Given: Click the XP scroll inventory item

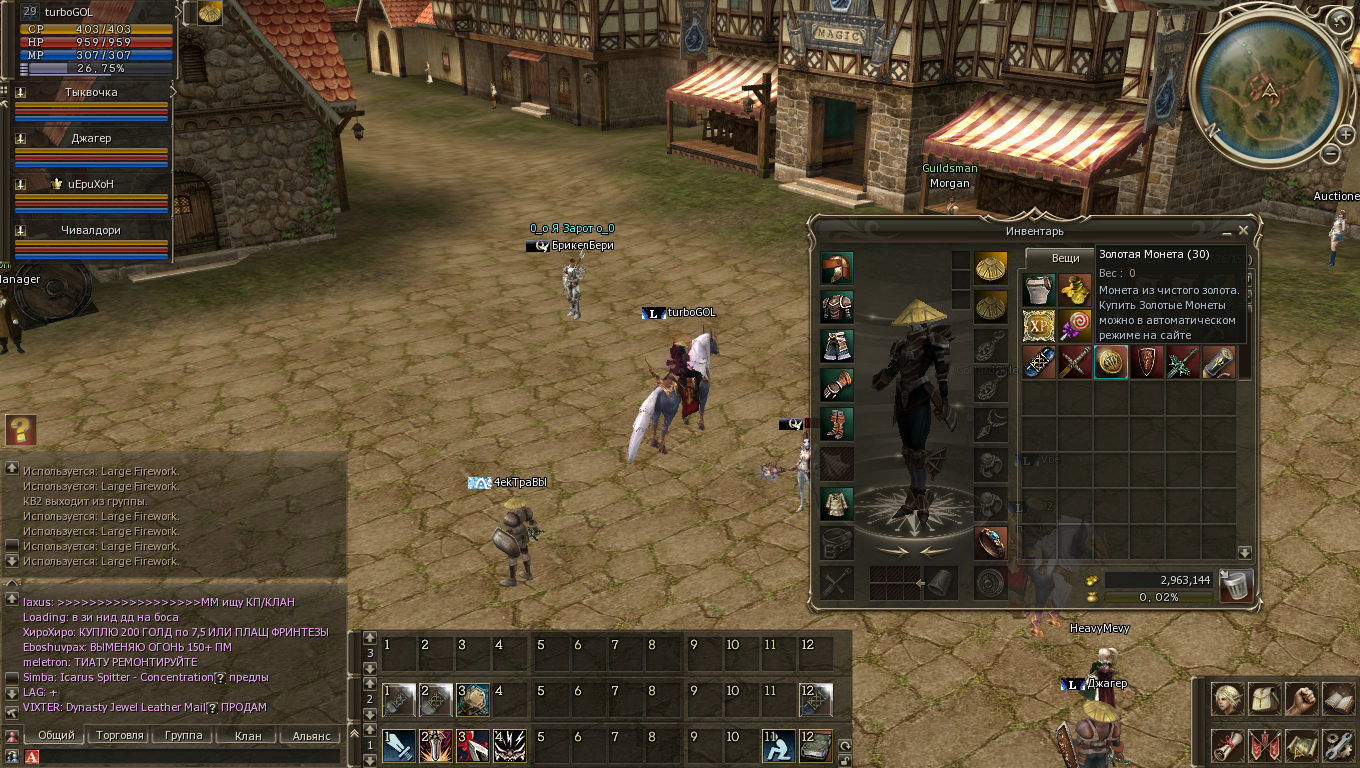Looking at the screenshot, I should [x=1039, y=325].
